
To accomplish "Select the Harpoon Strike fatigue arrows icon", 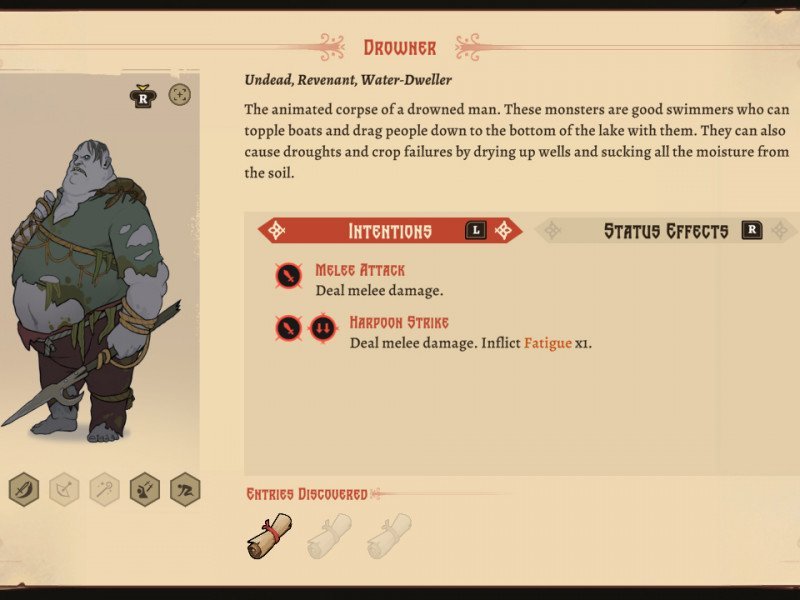I will [322, 328].
